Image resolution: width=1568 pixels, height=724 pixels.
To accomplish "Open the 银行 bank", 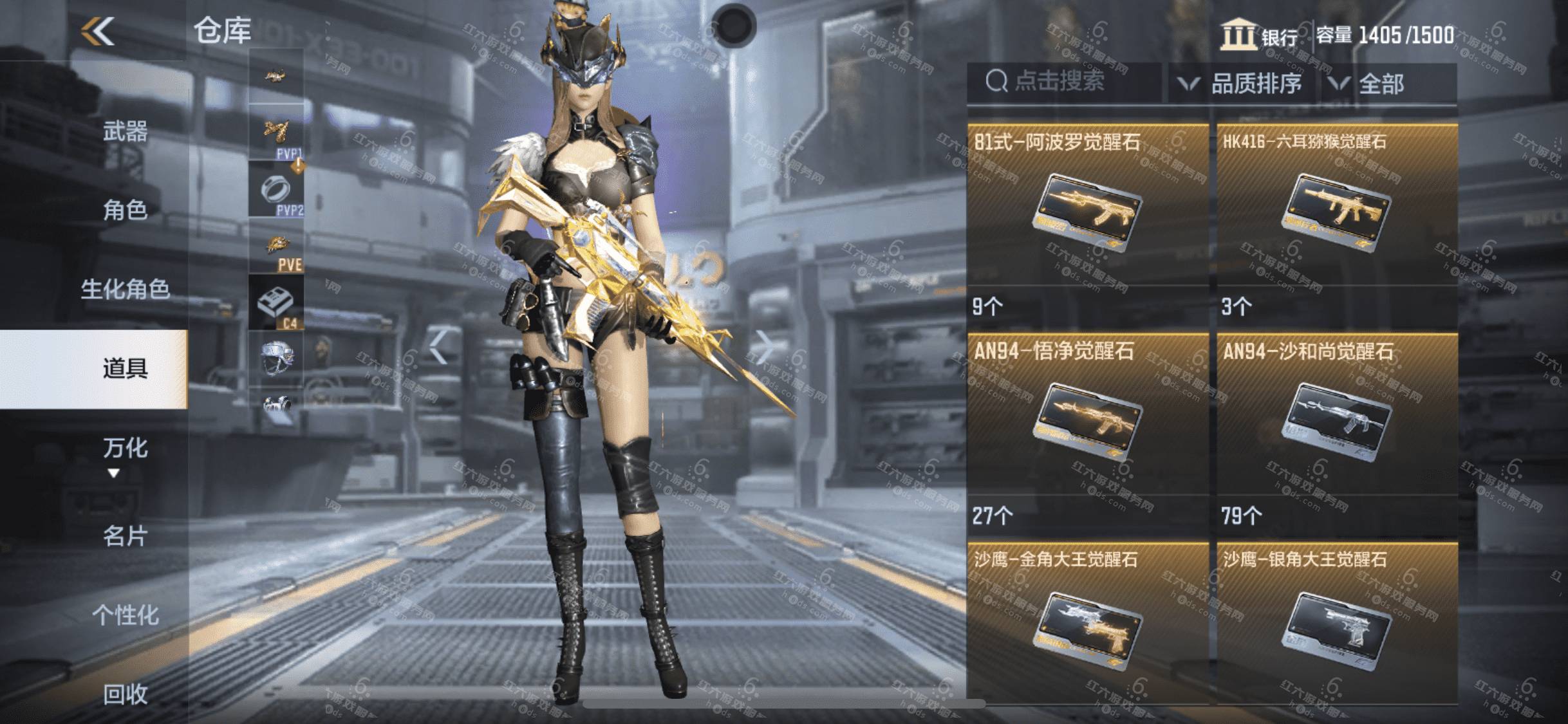I will point(1260,36).
